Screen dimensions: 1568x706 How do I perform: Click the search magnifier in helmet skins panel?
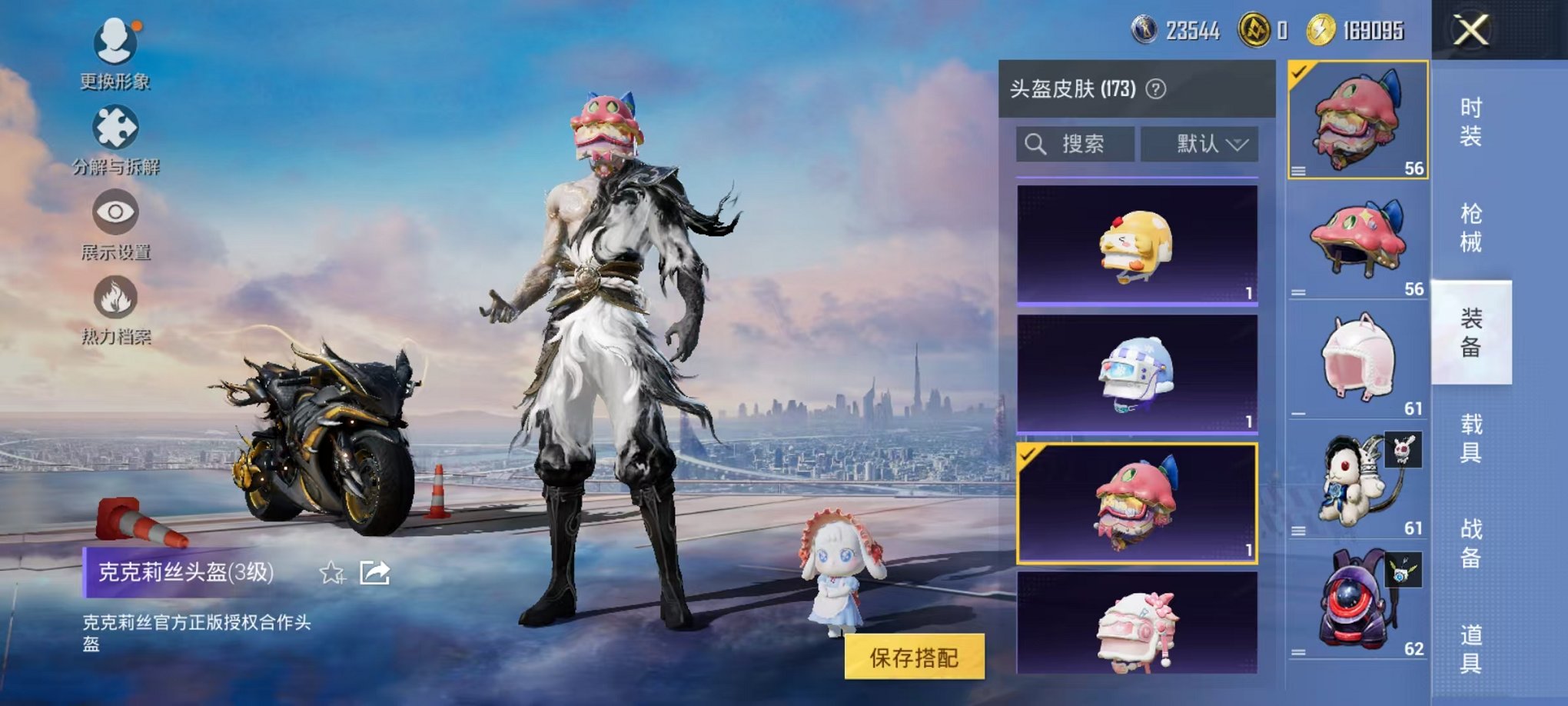tap(1035, 142)
